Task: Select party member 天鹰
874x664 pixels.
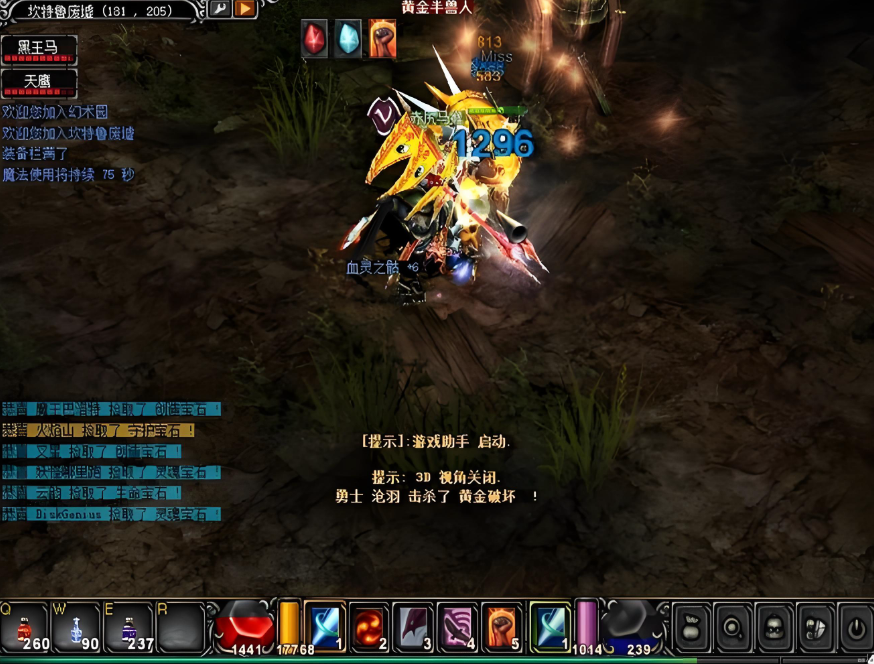Action: pyautogui.click(x=39, y=80)
